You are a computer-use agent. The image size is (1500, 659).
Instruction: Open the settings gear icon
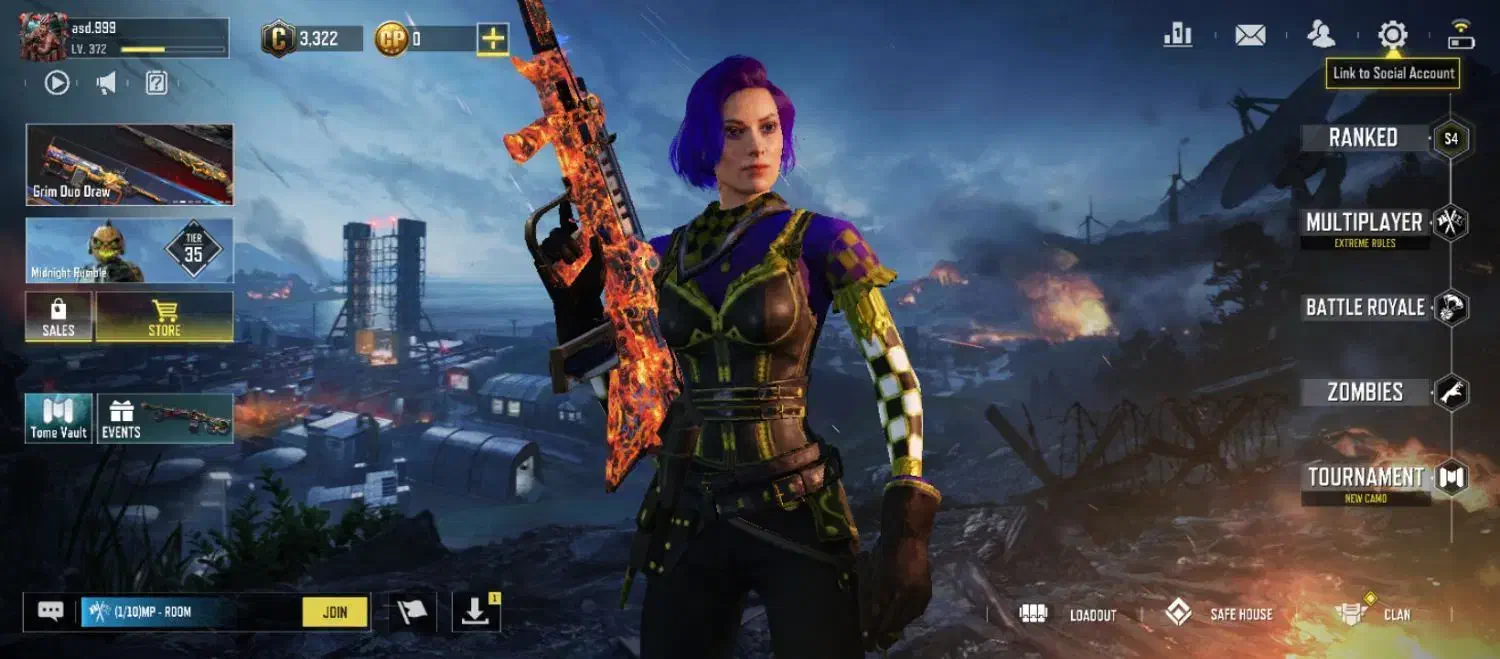1392,36
